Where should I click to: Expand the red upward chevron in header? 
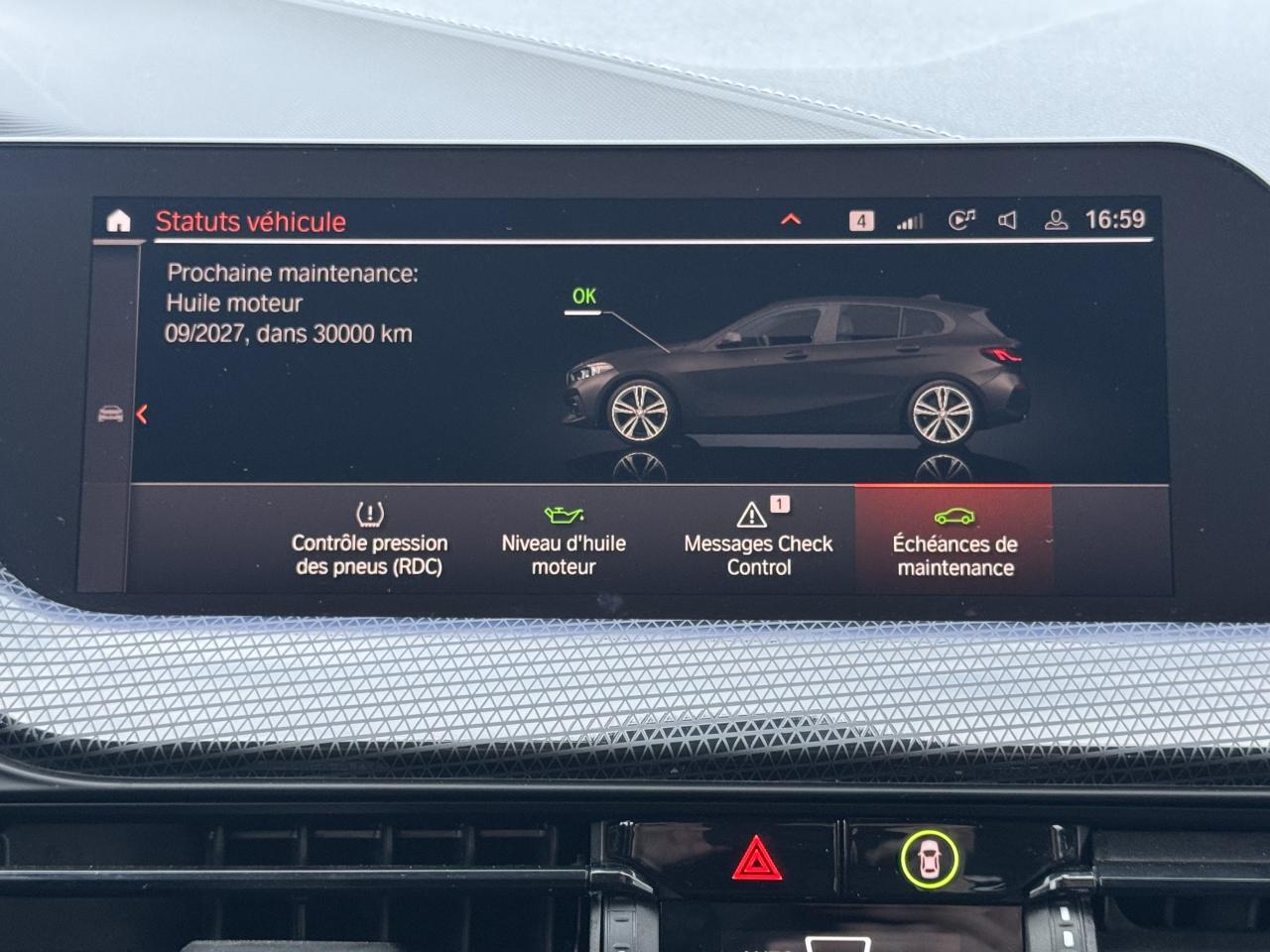pos(791,219)
